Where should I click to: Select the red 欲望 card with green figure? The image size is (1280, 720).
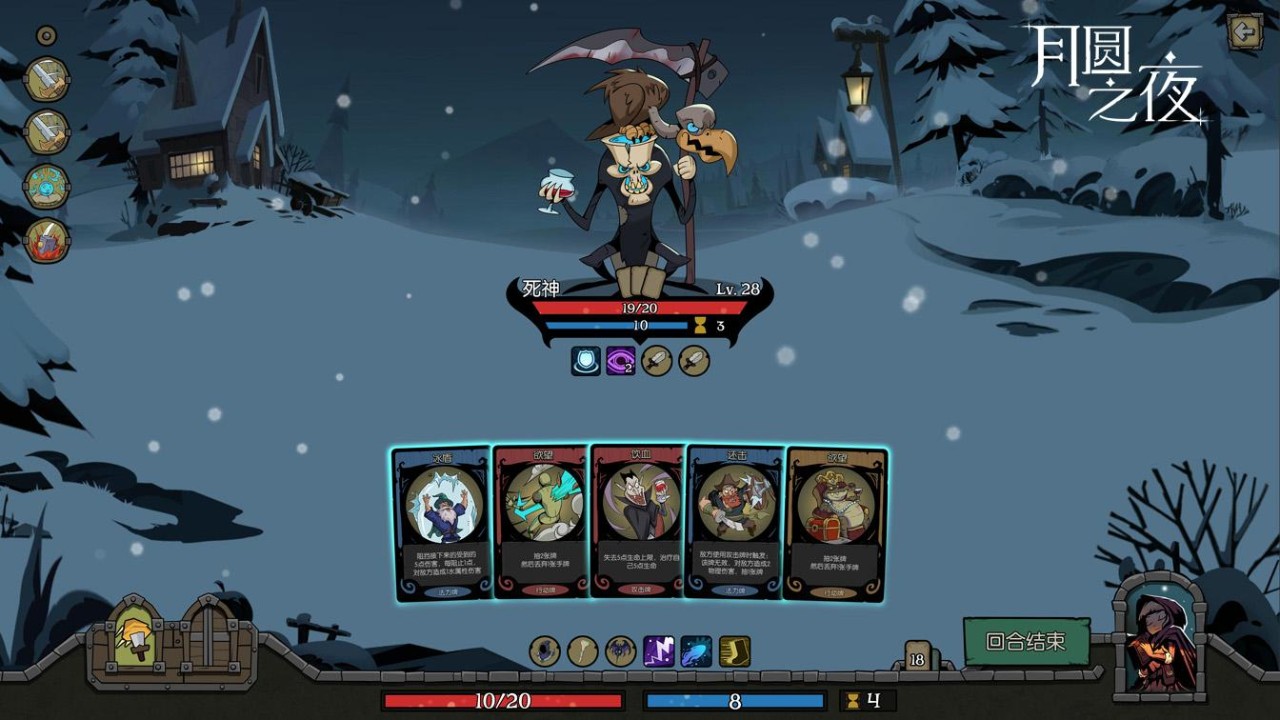click(x=541, y=523)
